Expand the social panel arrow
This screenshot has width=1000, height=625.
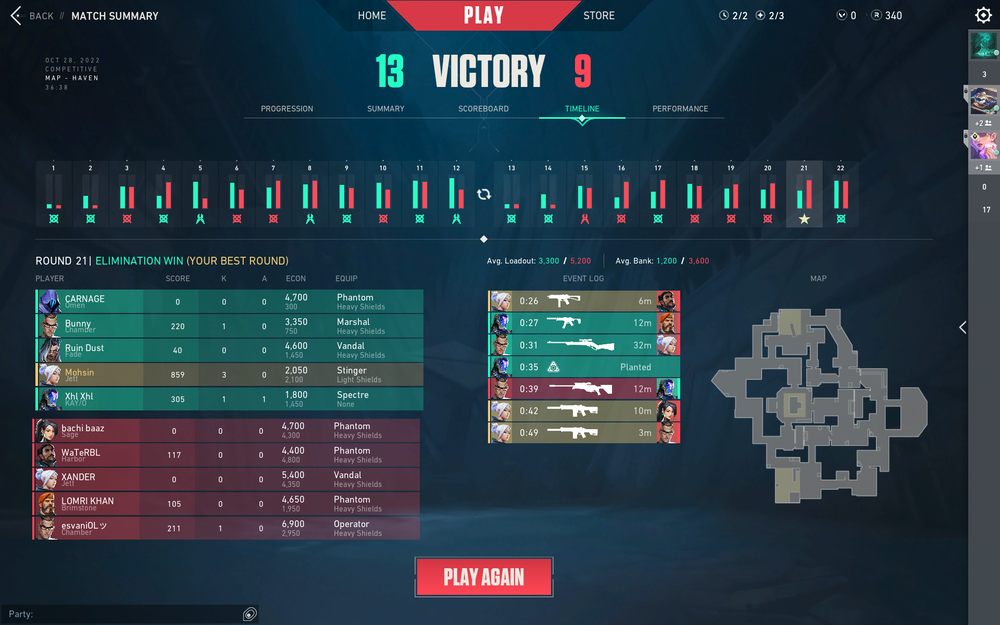pos(962,327)
